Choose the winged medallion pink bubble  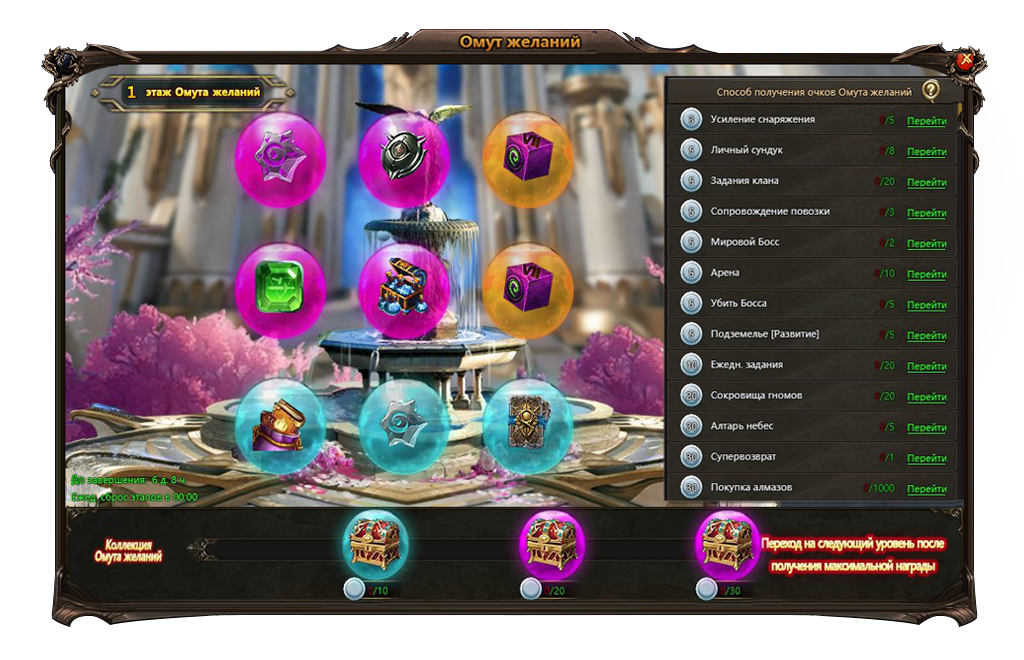coord(404,158)
